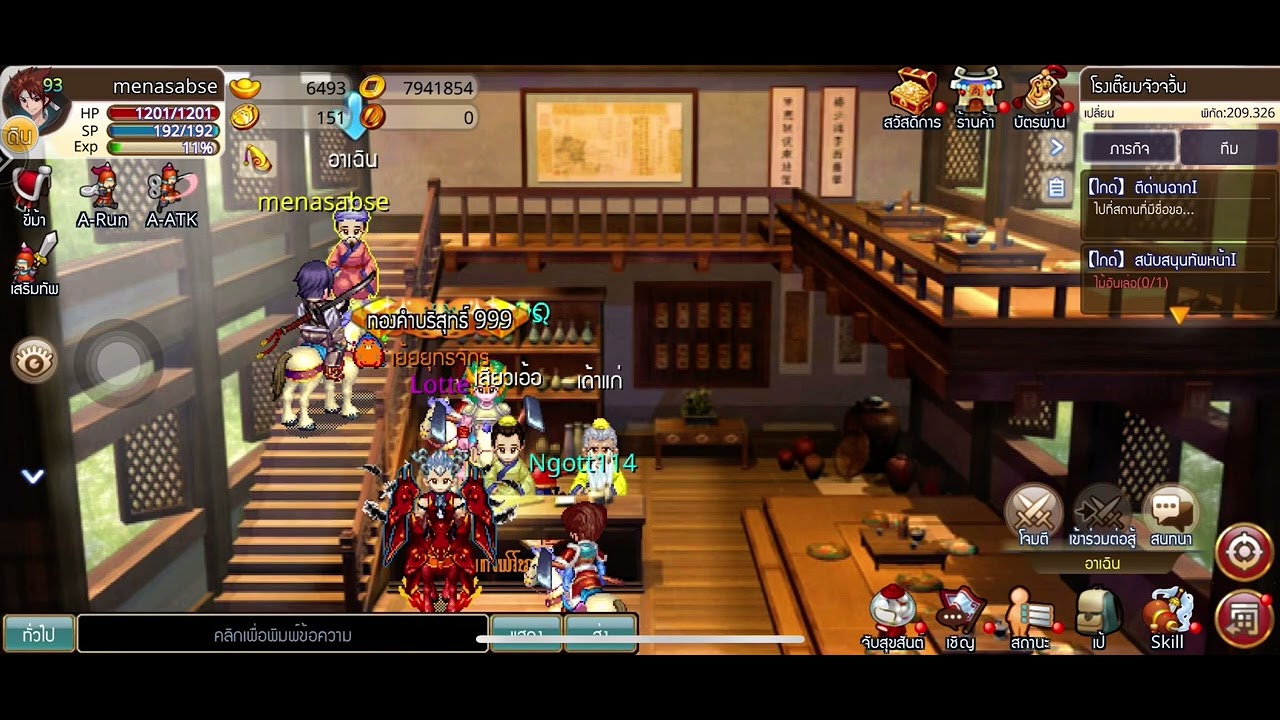This screenshot has height=720, width=1280.
Task: Select the ทั่วไป chat channel button
Action: pyautogui.click(x=38, y=634)
